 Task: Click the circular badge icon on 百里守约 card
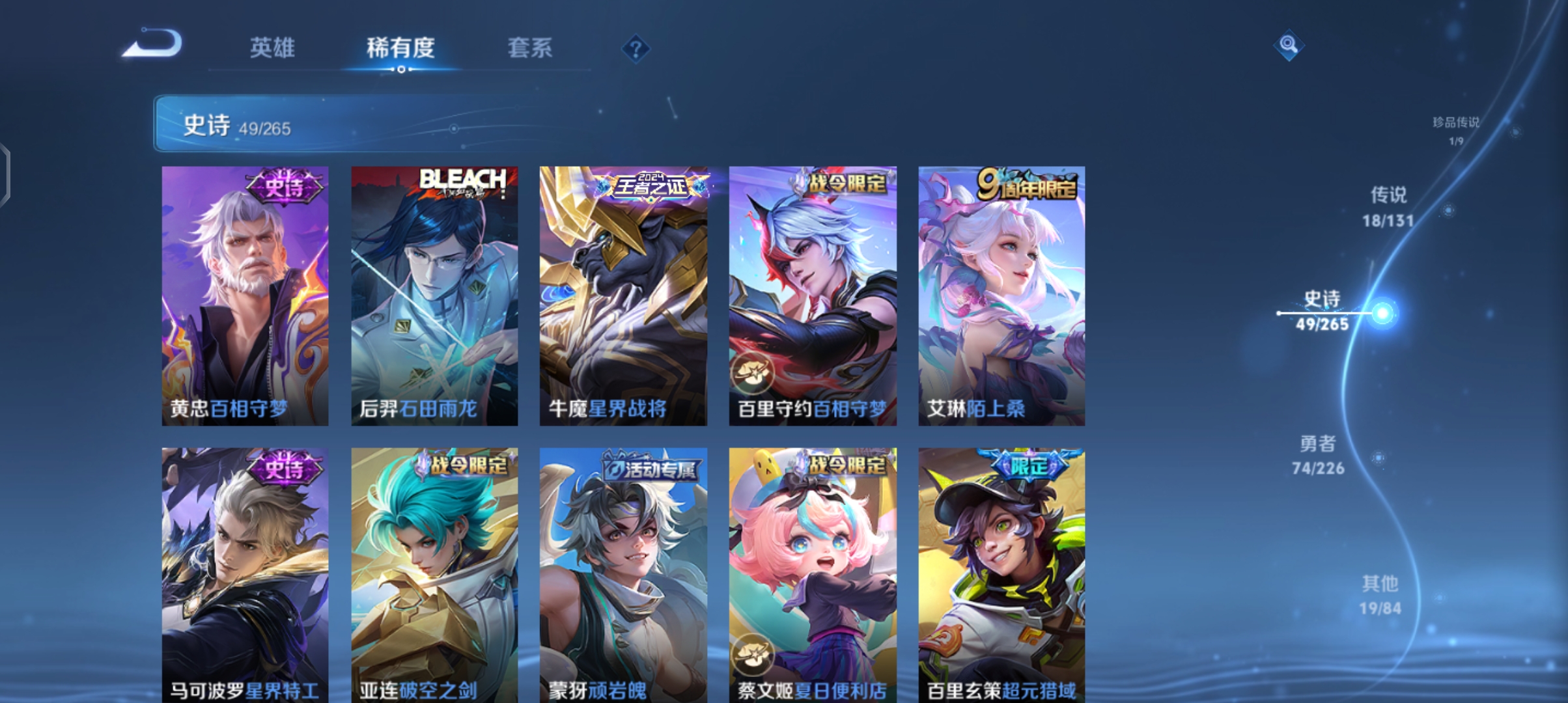[753, 370]
